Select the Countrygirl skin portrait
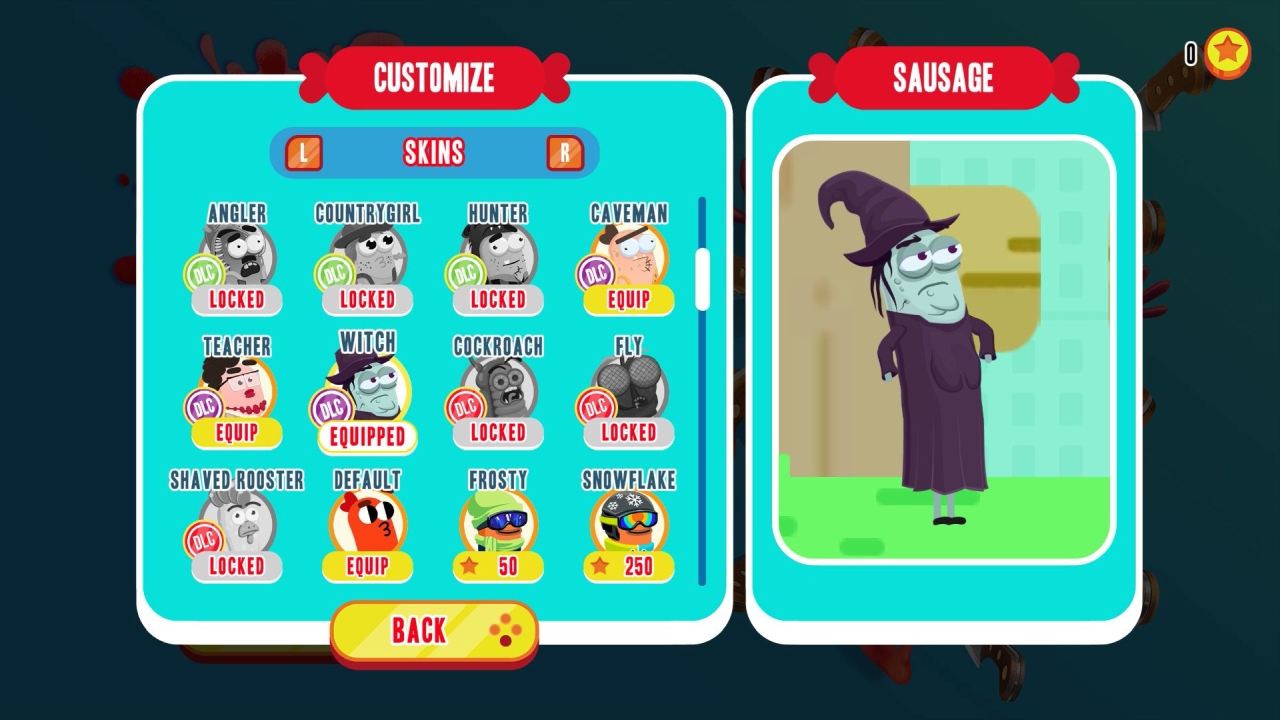This screenshot has height=720, width=1280. (366, 252)
